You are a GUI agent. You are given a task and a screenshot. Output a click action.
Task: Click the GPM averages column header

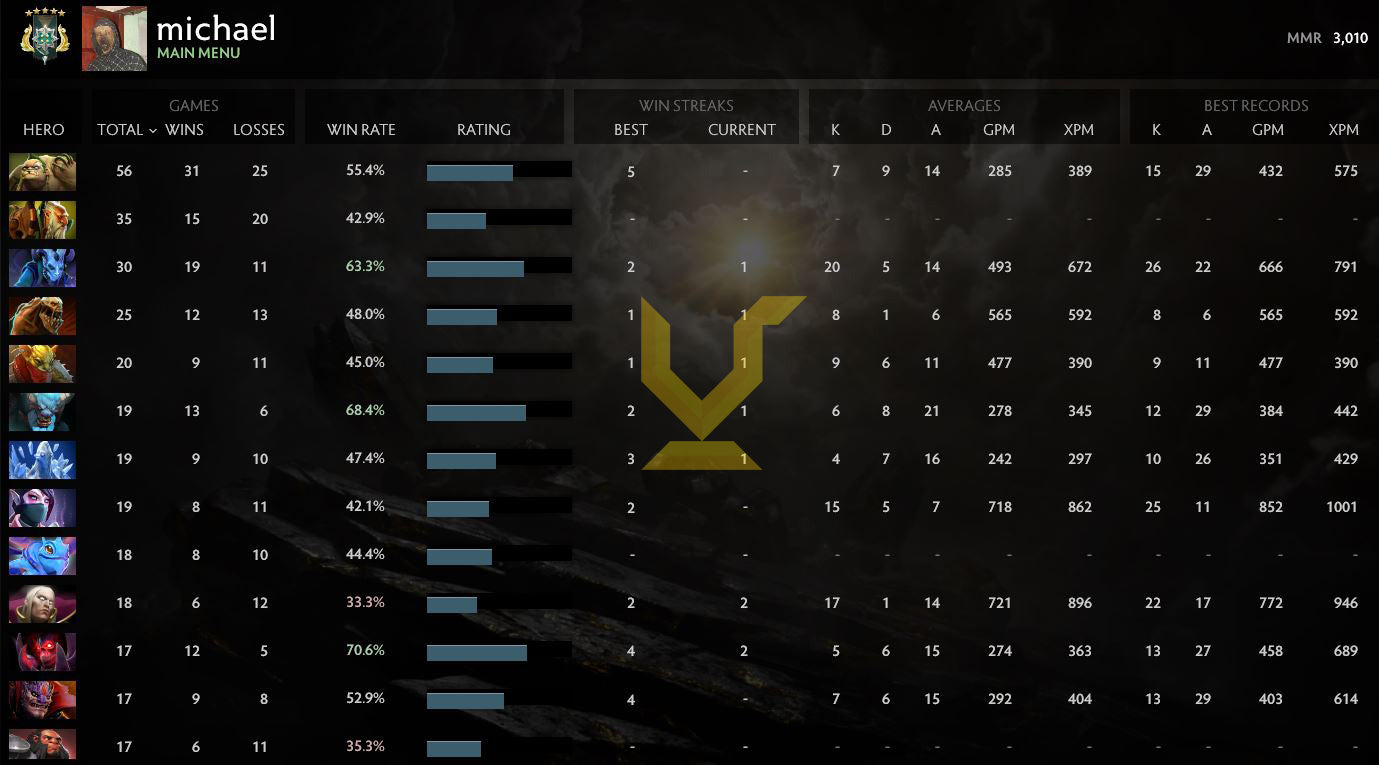tap(998, 130)
